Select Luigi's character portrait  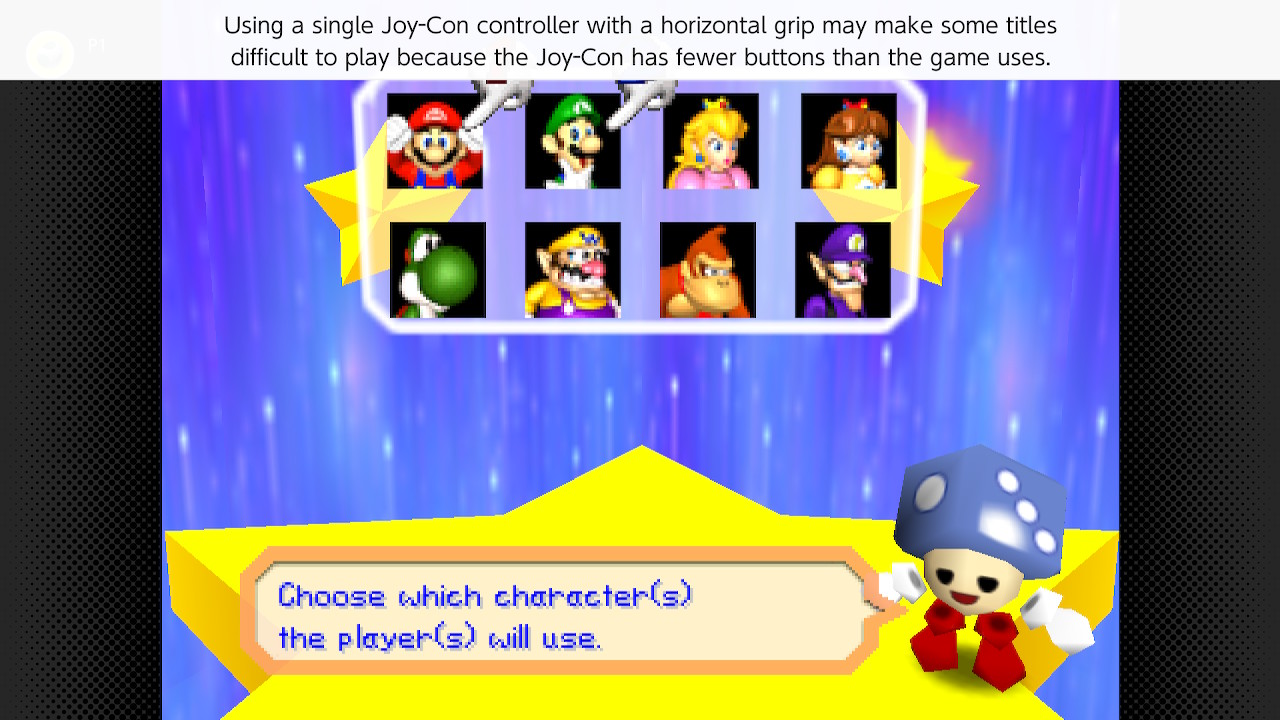(574, 140)
